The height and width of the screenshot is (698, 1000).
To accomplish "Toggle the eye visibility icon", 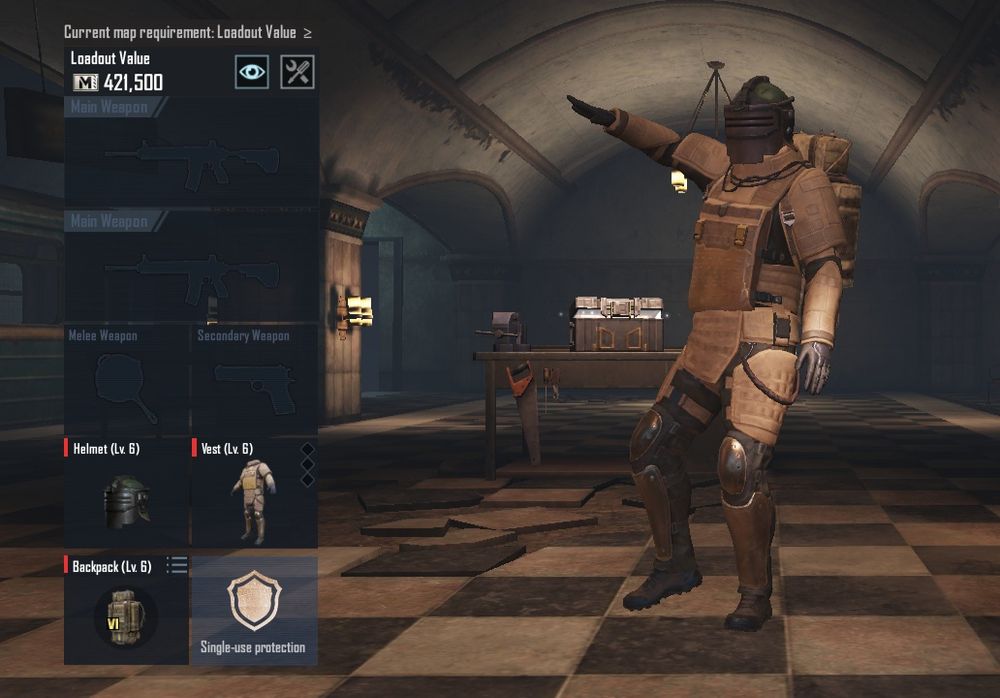I will 252,72.
